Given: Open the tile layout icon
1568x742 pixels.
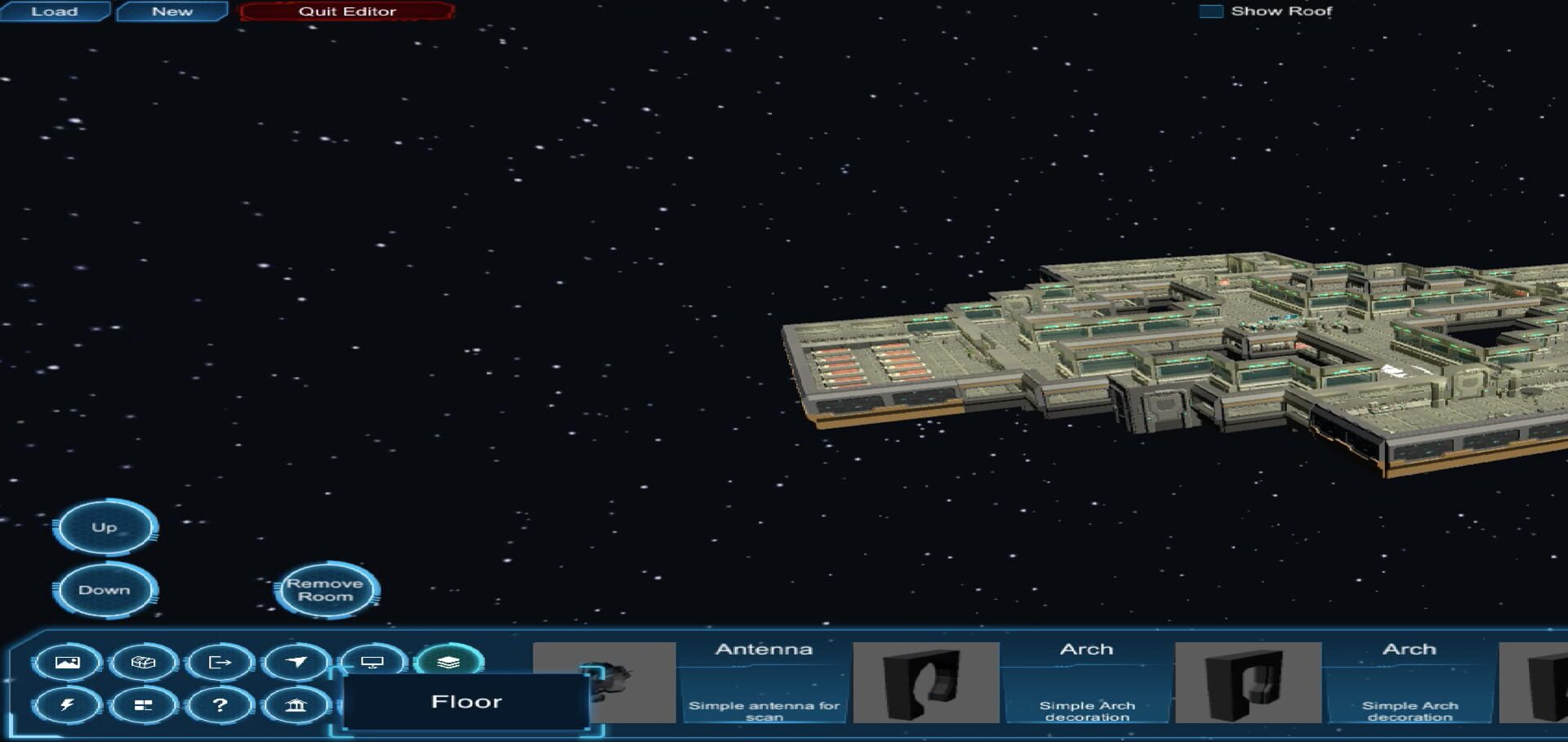Looking at the screenshot, I should pyautogui.click(x=144, y=704).
